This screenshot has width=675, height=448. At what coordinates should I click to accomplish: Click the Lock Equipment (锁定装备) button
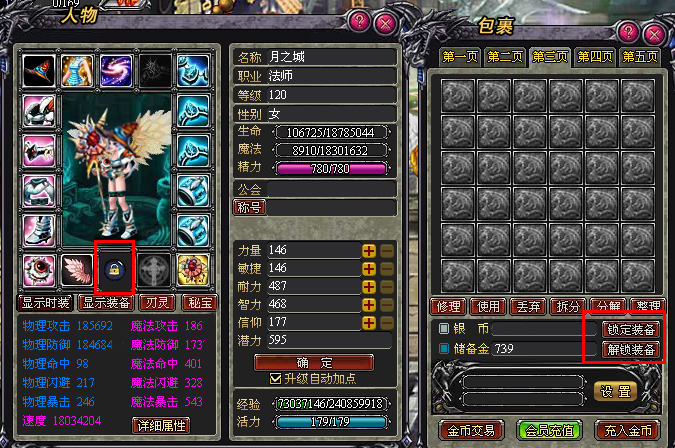coord(631,329)
